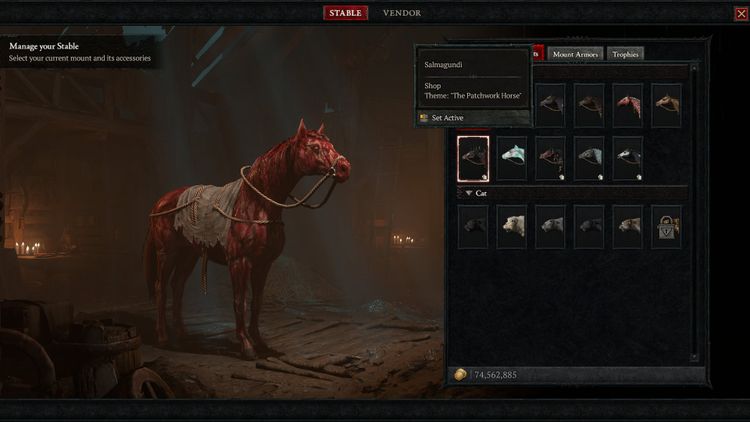
Task: Switch to Mount Armors tab
Action: pos(576,54)
